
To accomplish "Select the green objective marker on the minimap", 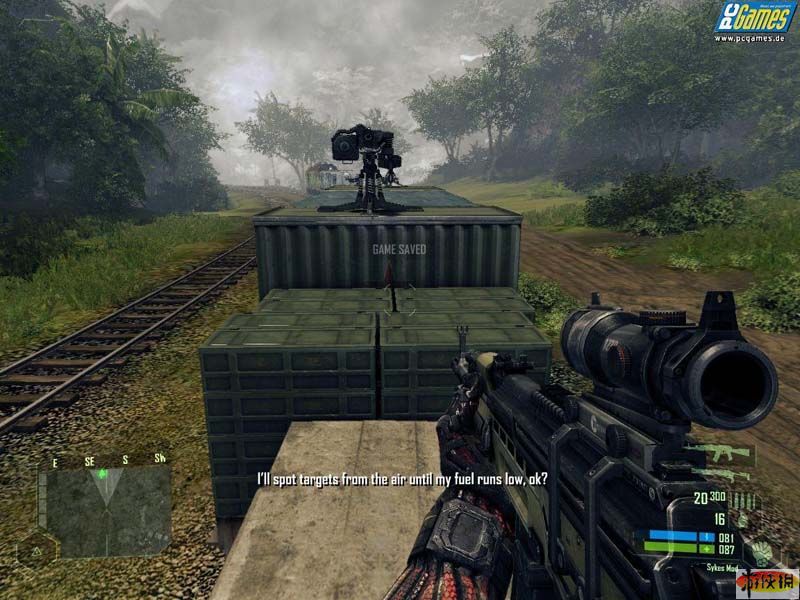I will pos(101,472).
